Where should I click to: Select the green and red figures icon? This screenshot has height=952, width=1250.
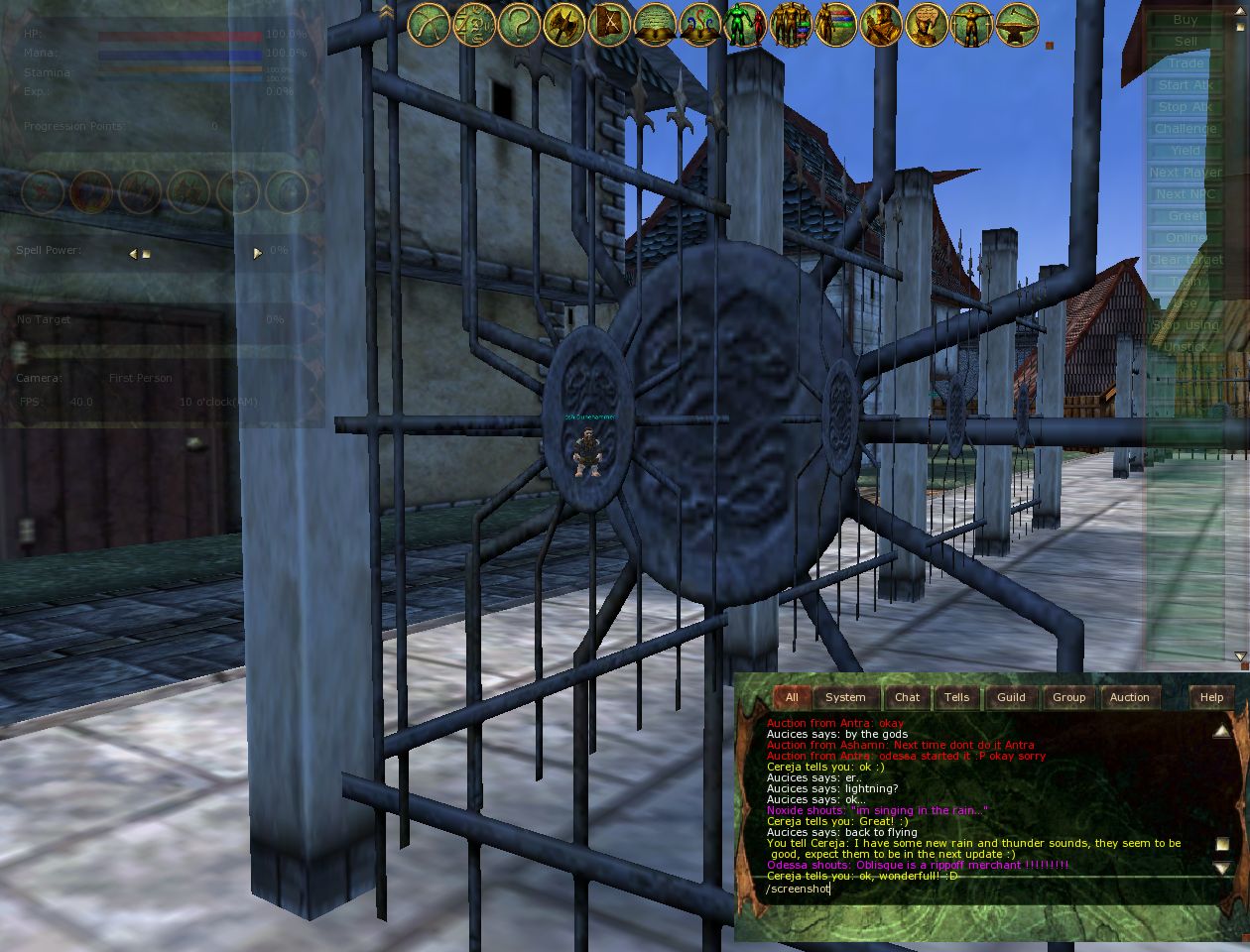point(744,25)
